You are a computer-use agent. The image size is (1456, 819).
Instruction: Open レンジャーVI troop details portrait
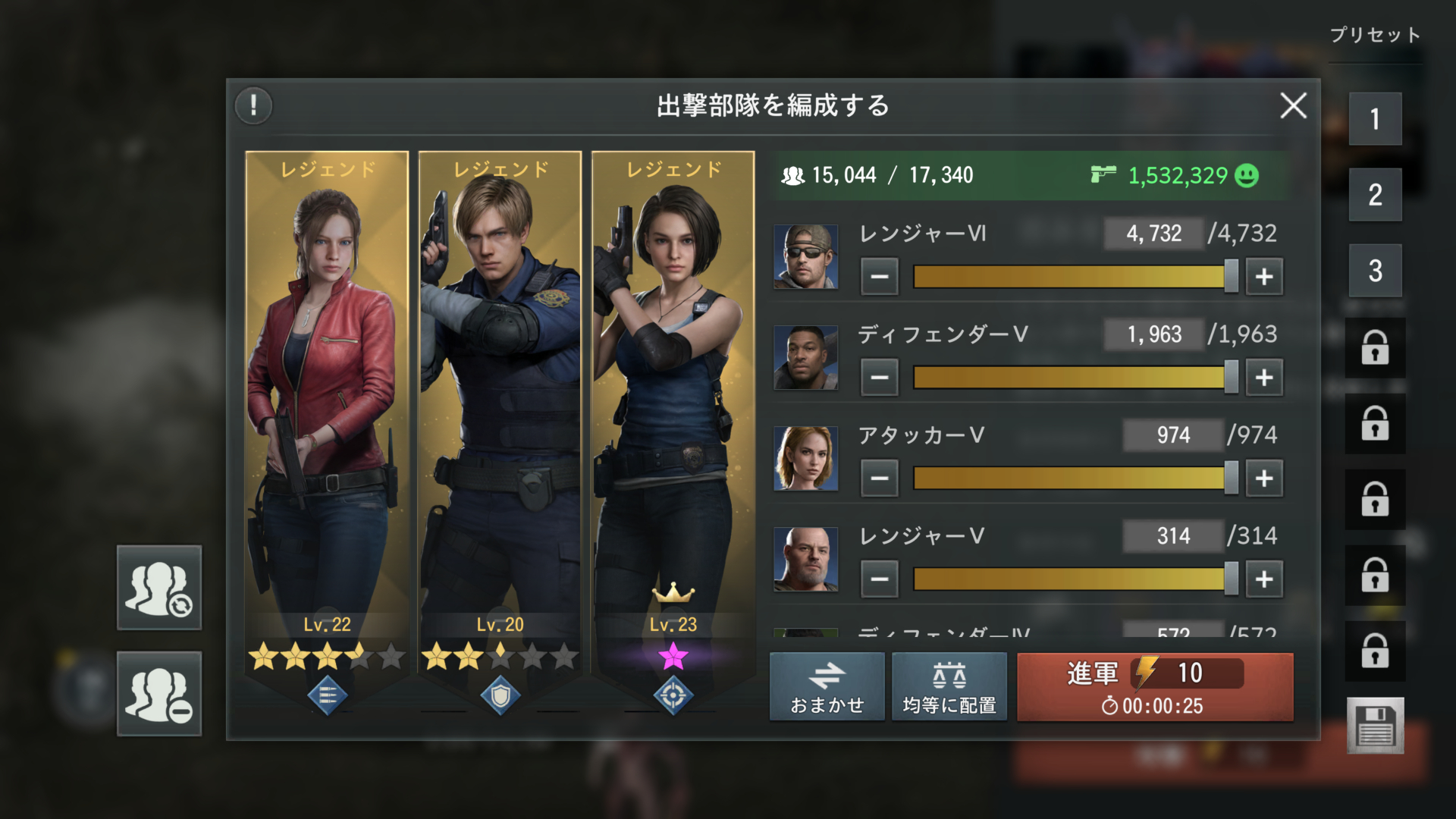coord(806,258)
